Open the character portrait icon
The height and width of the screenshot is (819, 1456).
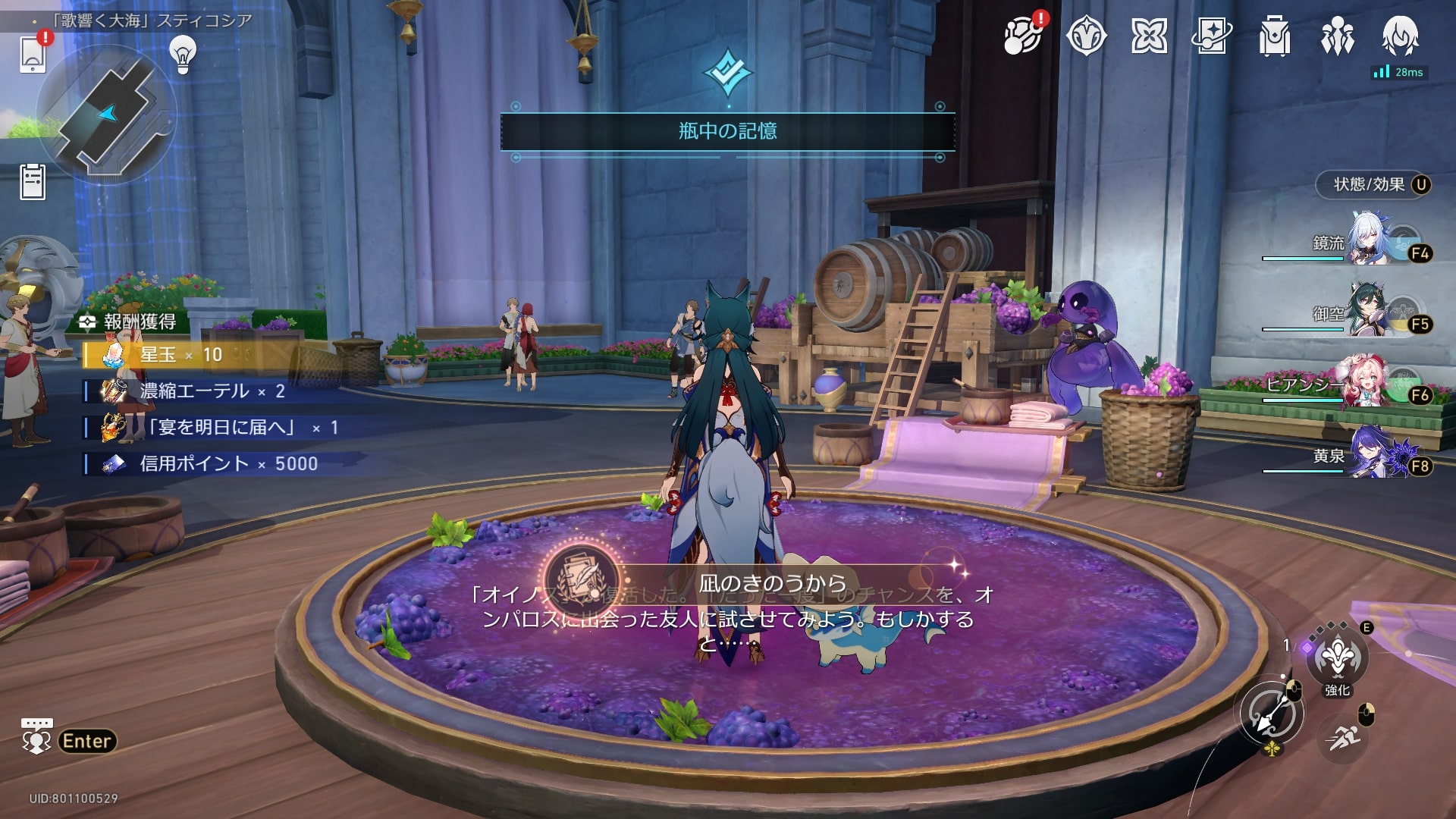pyautogui.click(x=1400, y=36)
